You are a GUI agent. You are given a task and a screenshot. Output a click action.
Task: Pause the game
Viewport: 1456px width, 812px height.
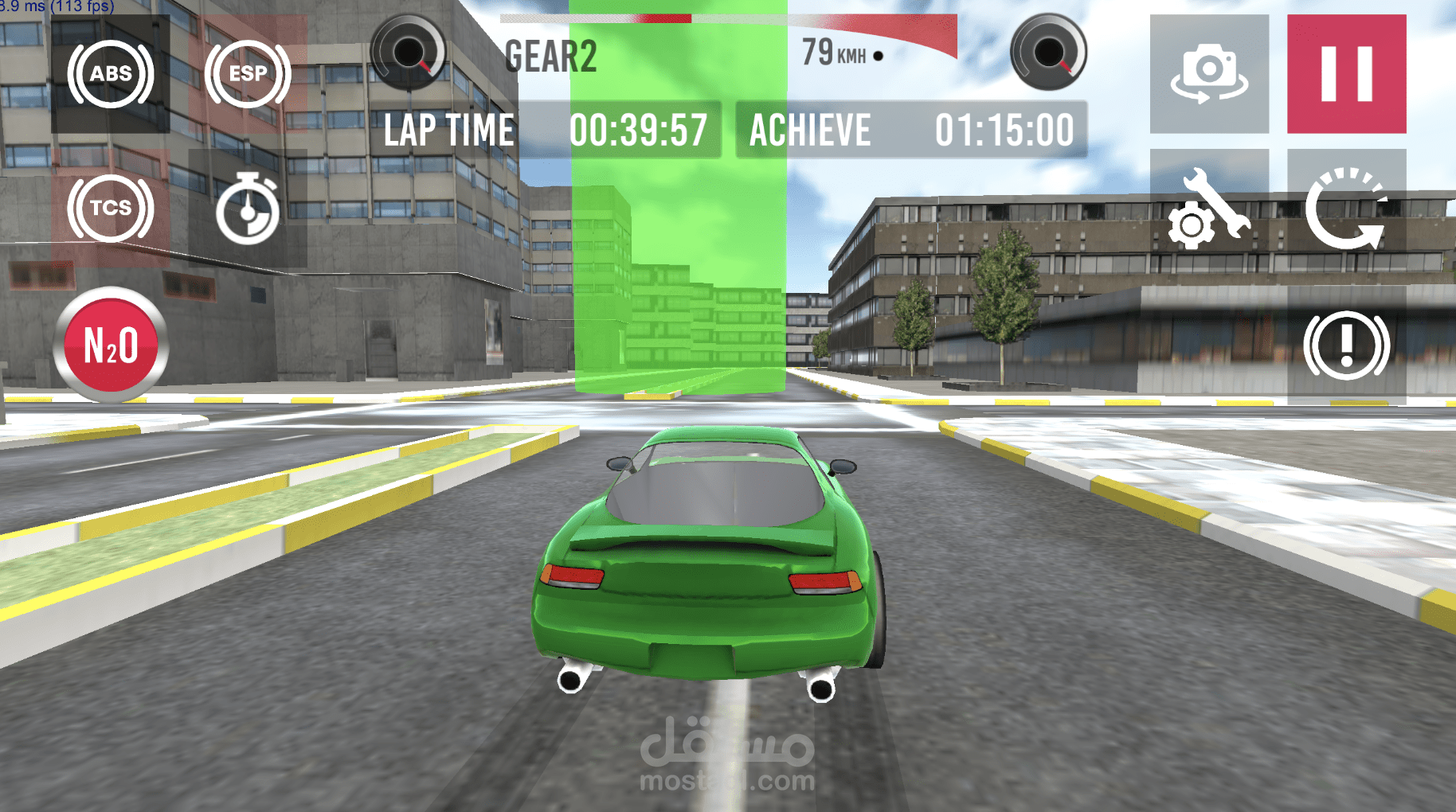(1346, 74)
